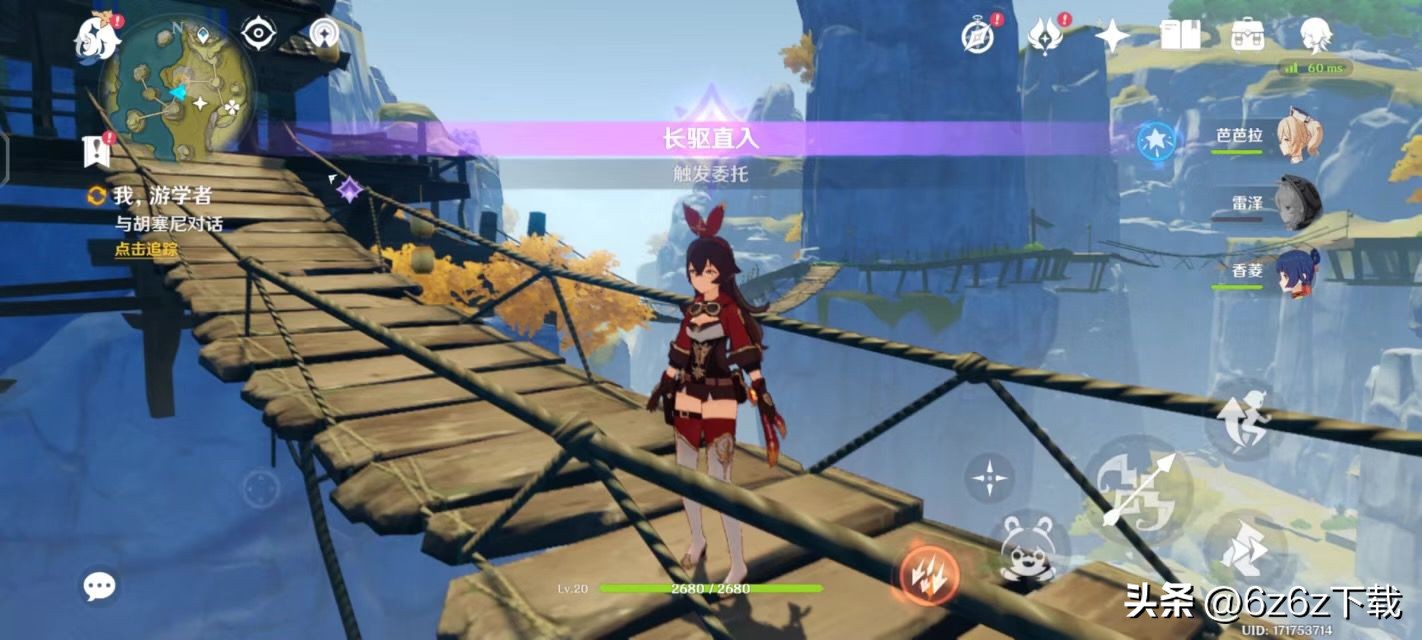
Task: Switch to party member 芭芭拉
Action: [x=1297, y=138]
